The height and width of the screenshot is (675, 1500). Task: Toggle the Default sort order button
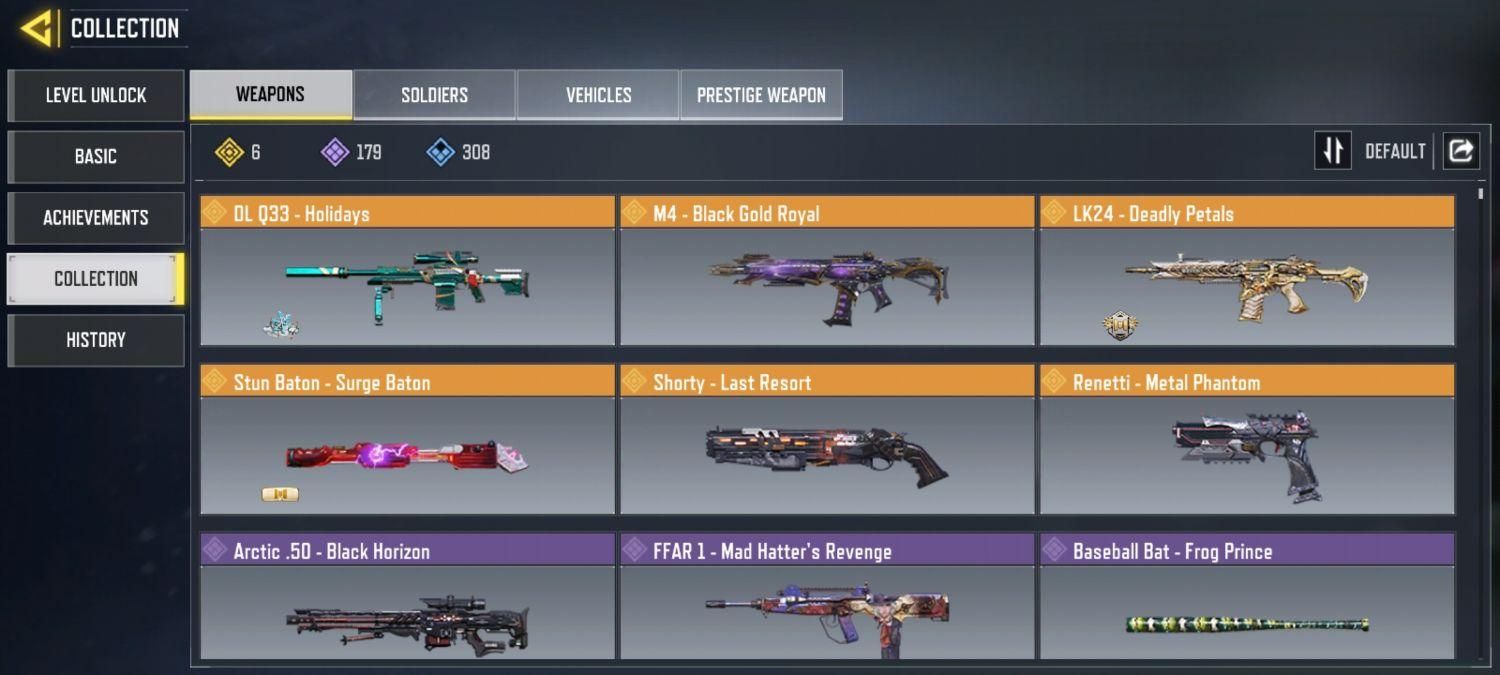1333,151
